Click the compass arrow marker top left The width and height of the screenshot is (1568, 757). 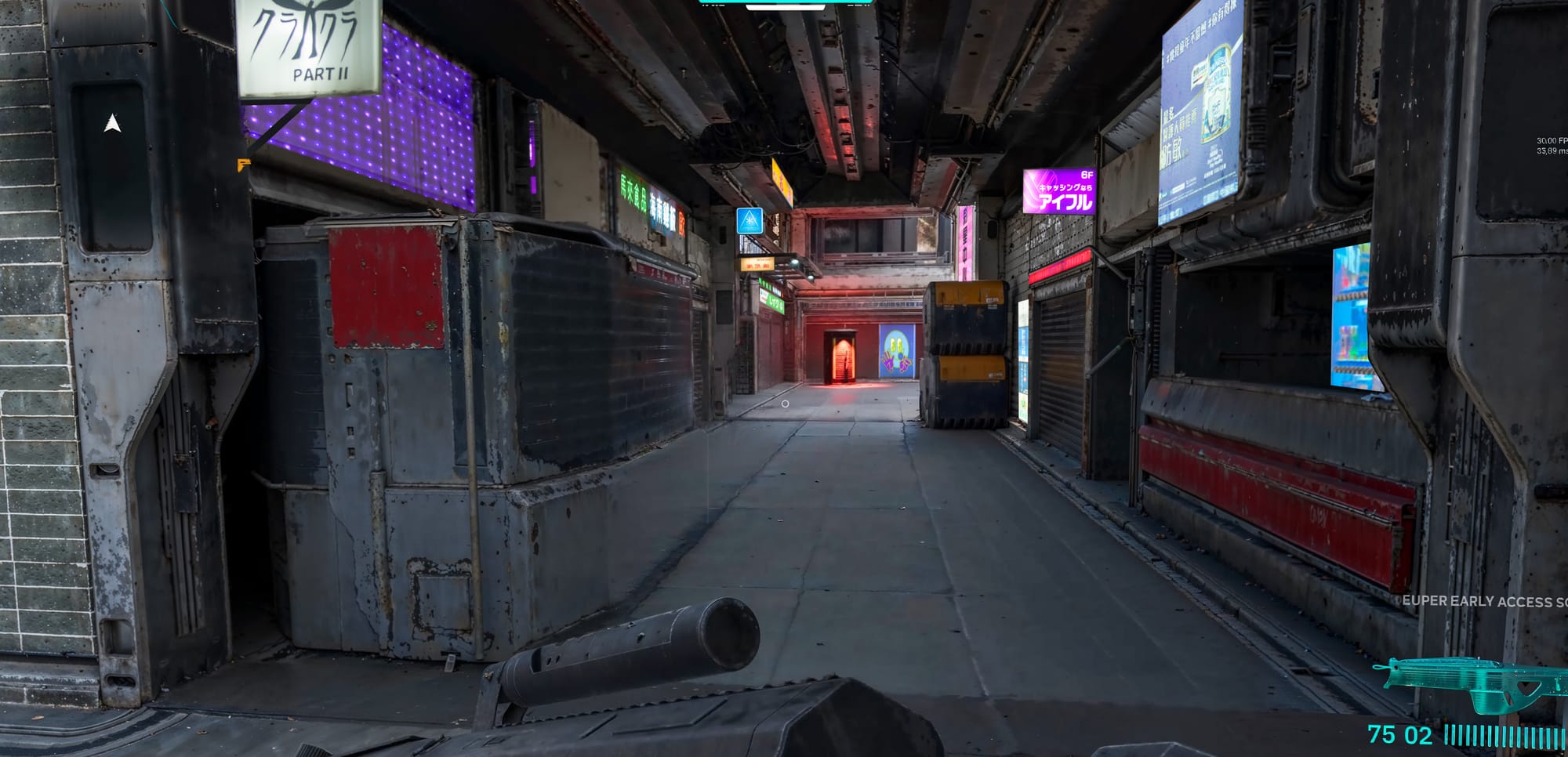coord(113,124)
